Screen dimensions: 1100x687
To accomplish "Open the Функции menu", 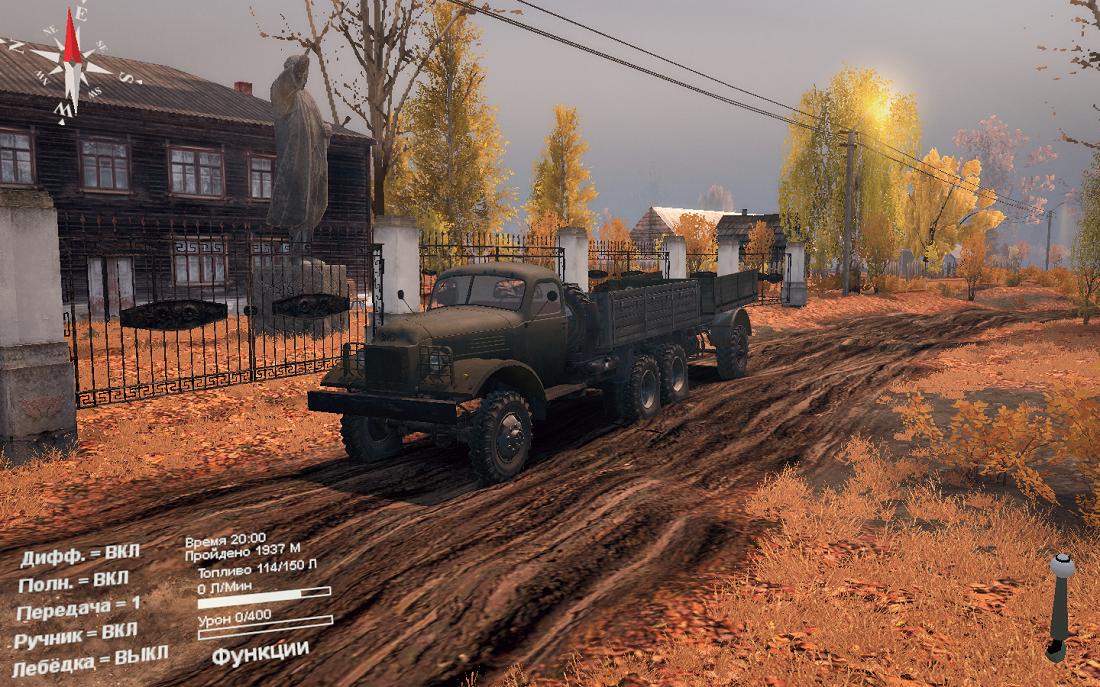I will point(260,651).
